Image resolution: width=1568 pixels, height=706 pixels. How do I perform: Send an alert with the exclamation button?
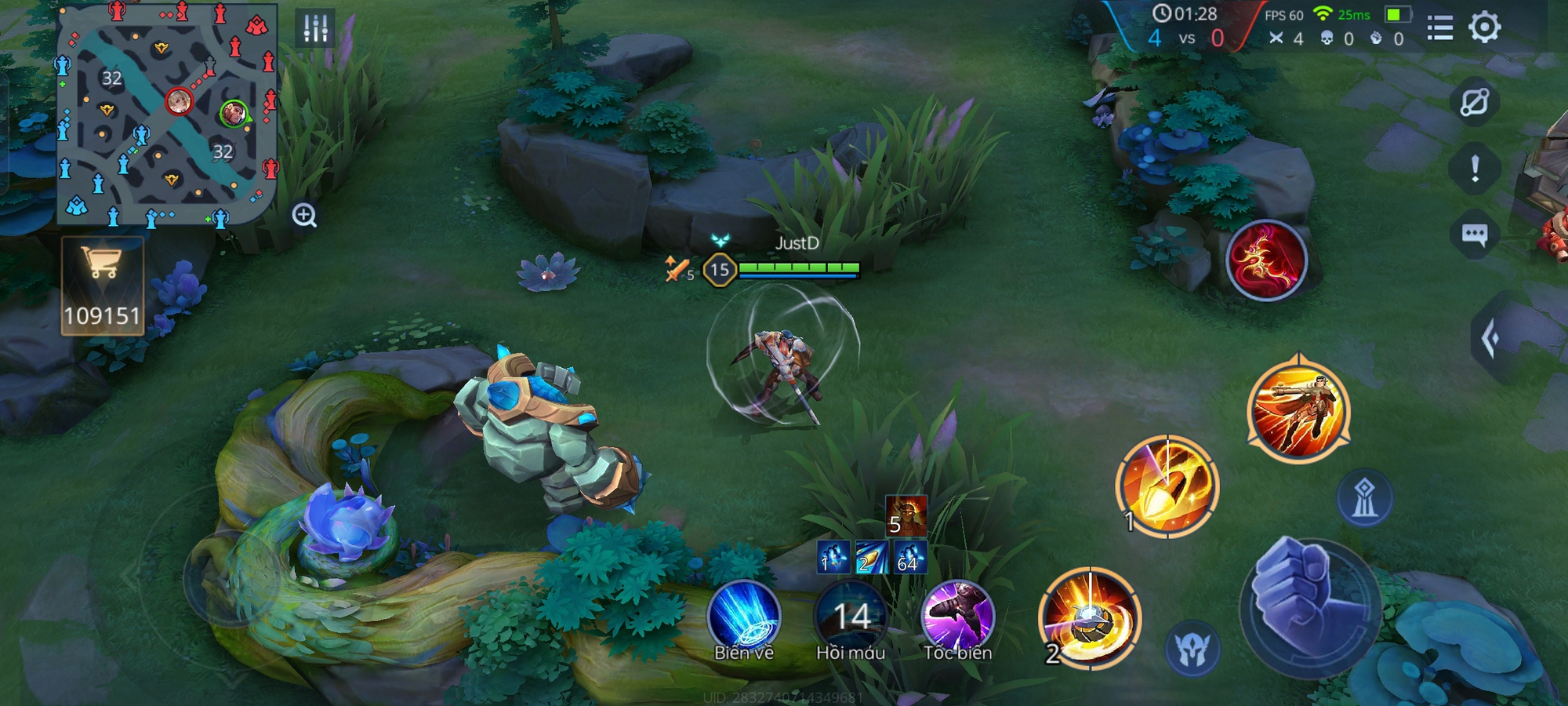click(x=1475, y=168)
